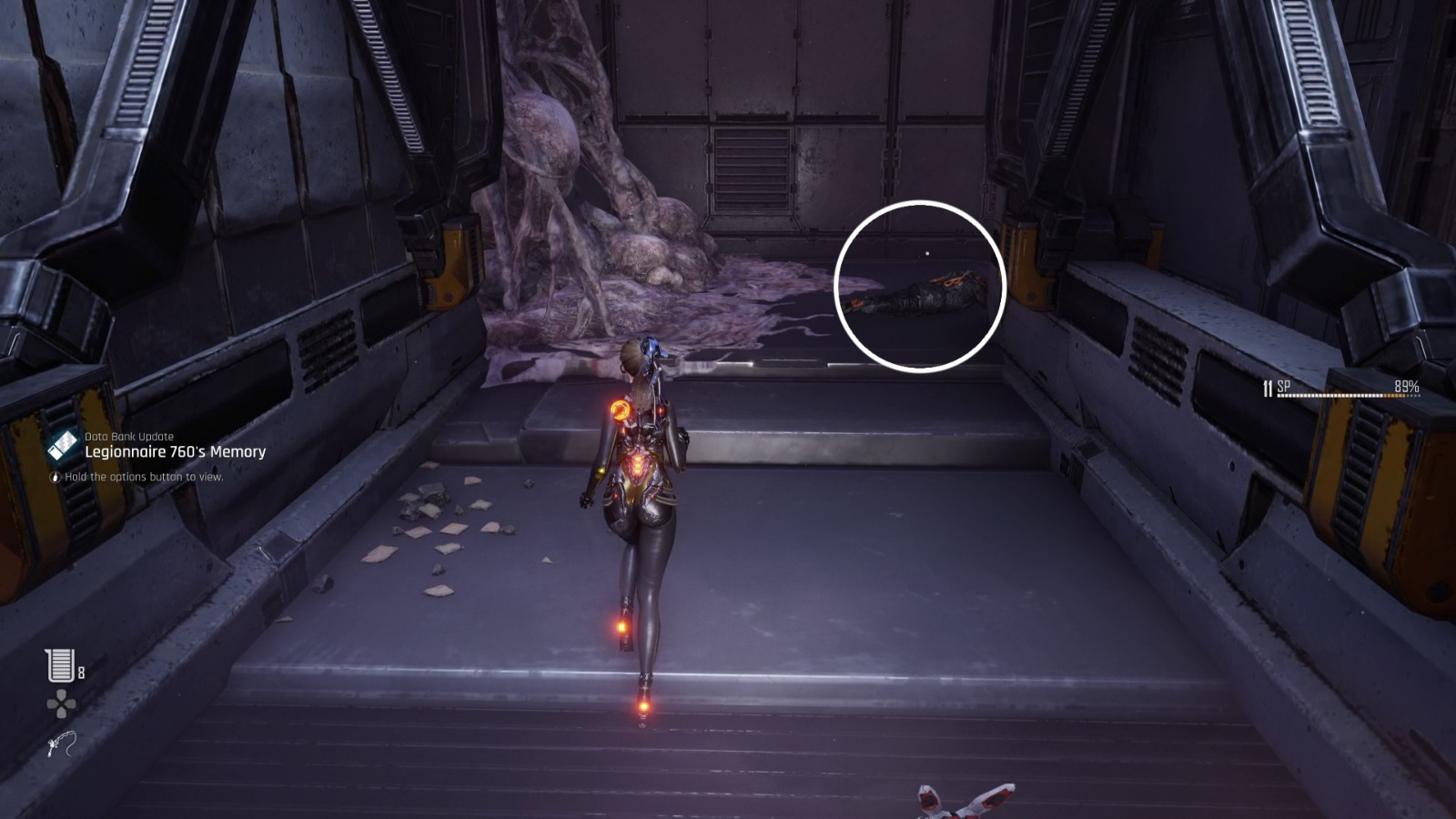Viewport: 1456px width, 819px height.
Task: Collapse the consumable counter display
Action: (x=64, y=667)
